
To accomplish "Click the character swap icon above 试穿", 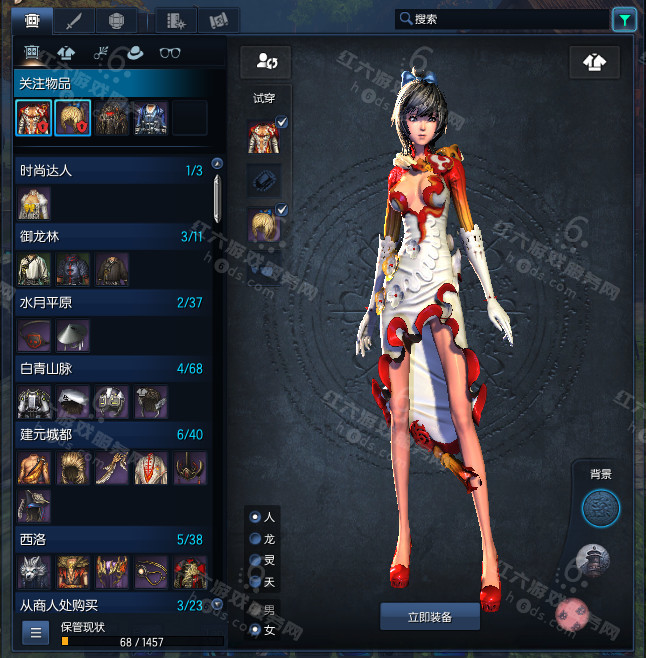I will pyautogui.click(x=266, y=63).
